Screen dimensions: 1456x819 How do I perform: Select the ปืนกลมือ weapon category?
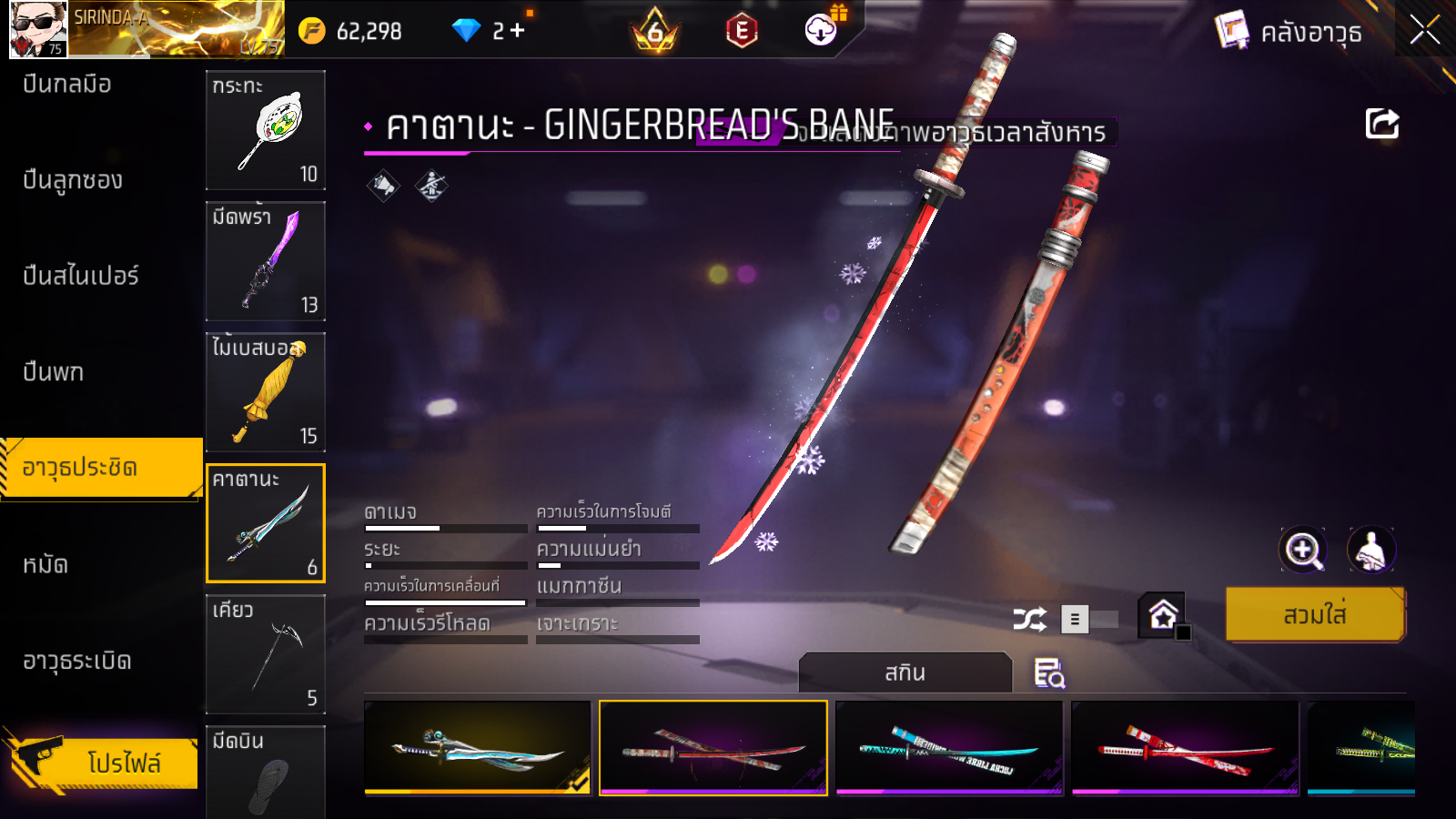pyautogui.click(x=67, y=85)
